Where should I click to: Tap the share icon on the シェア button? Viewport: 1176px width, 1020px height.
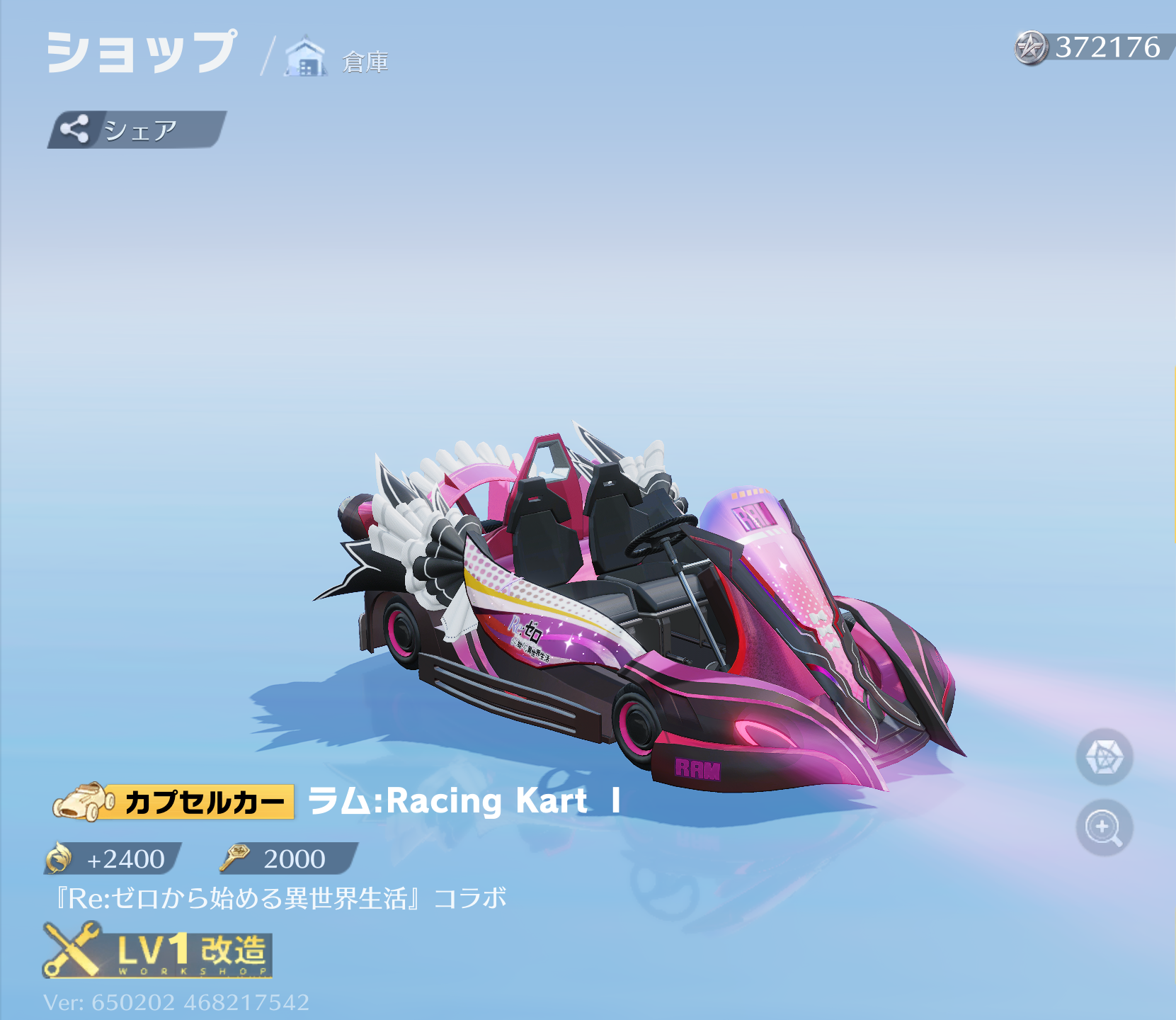coord(74,129)
